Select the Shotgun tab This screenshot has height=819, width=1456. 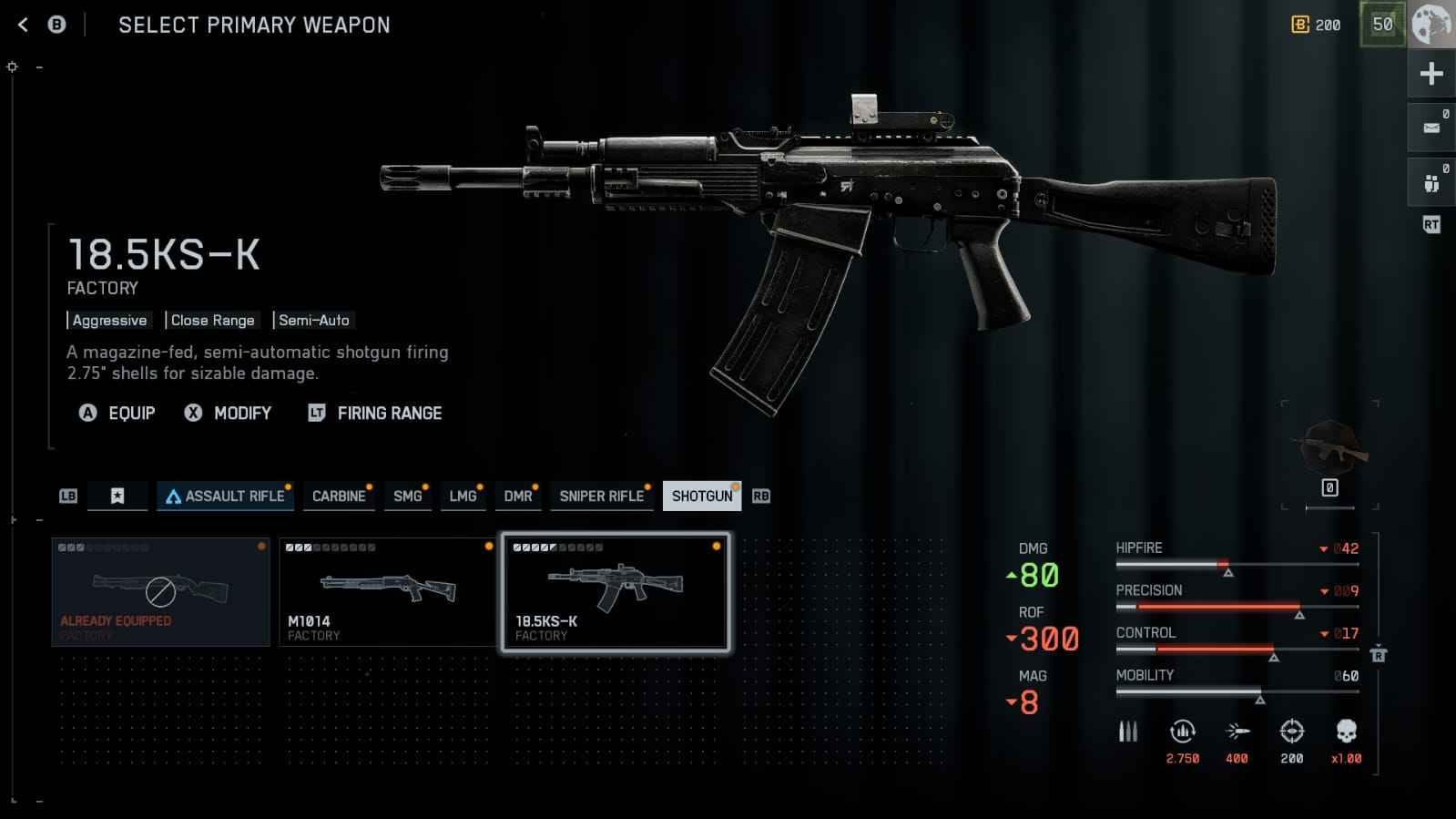pos(701,496)
